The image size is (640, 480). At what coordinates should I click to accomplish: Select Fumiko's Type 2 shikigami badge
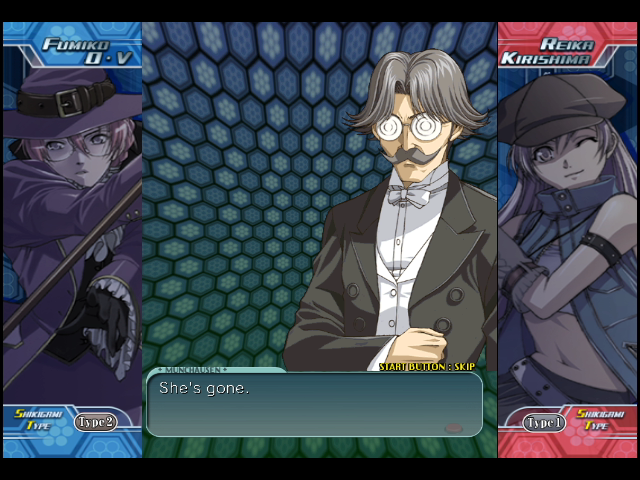(x=95, y=422)
